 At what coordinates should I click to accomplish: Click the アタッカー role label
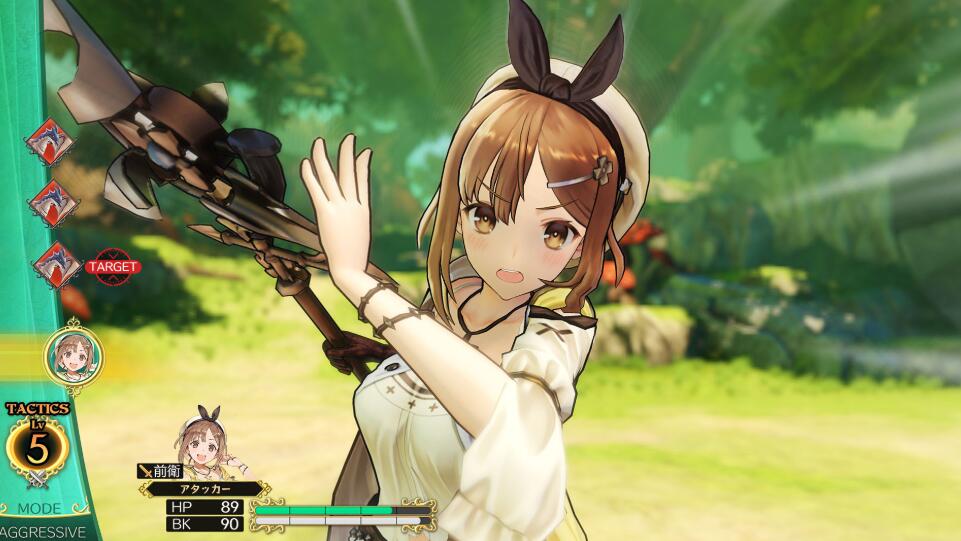[x=204, y=489]
